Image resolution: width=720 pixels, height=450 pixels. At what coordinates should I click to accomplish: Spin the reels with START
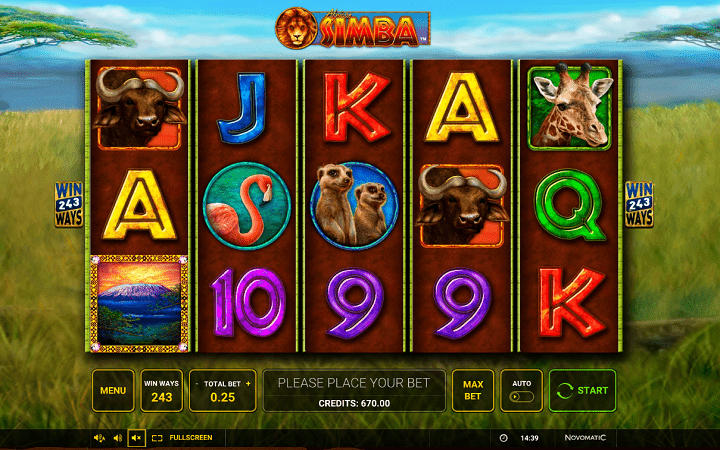pyautogui.click(x=582, y=390)
